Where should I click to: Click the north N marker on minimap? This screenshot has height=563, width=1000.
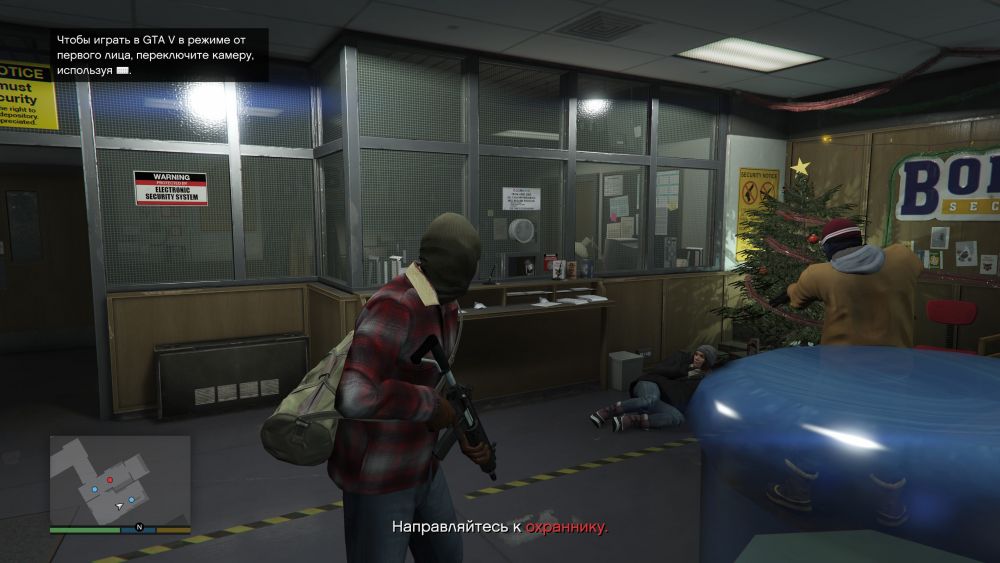[x=140, y=526]
